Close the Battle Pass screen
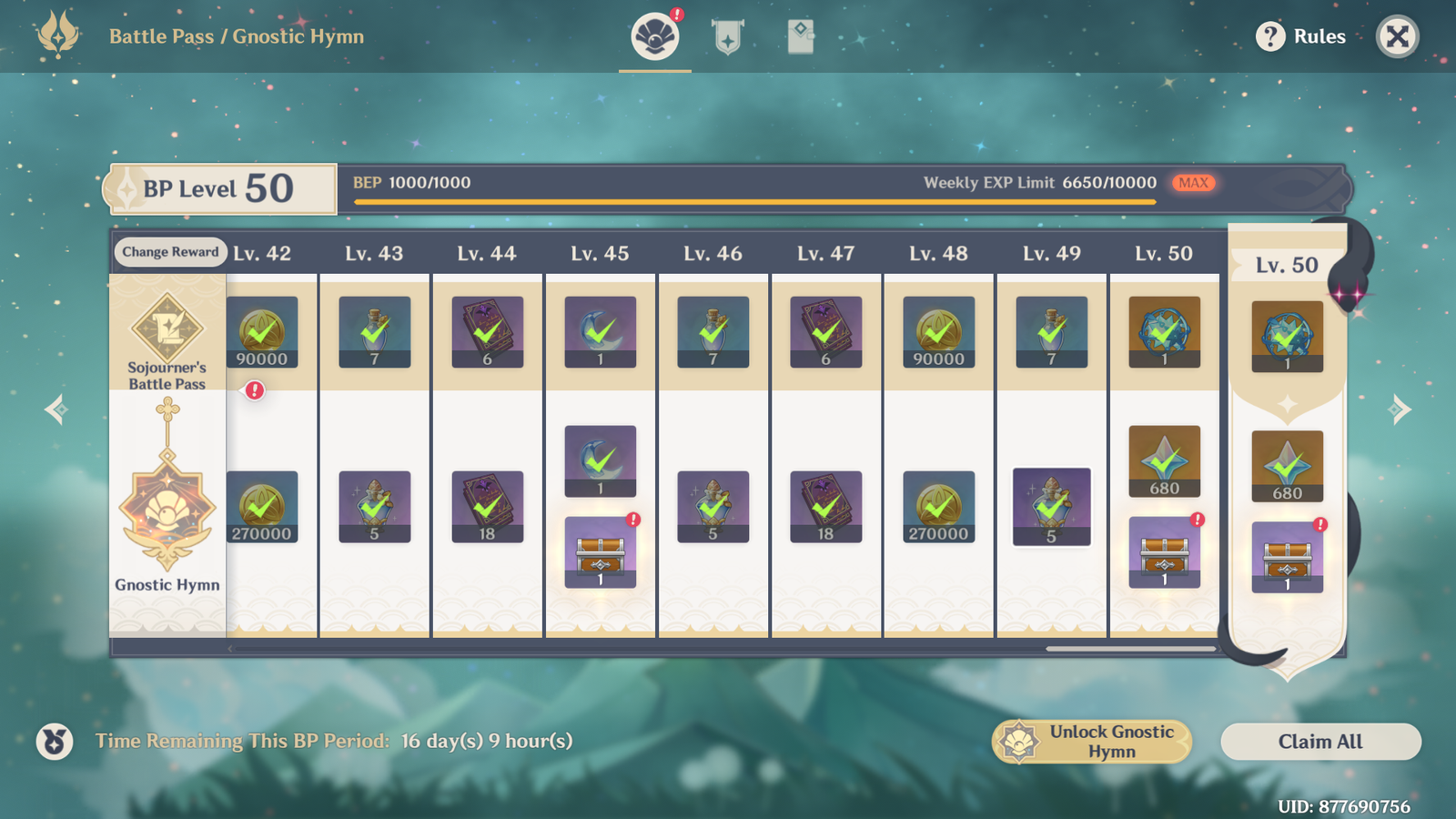This screenshot has width=1456, height=819. tap(1397, 36)
